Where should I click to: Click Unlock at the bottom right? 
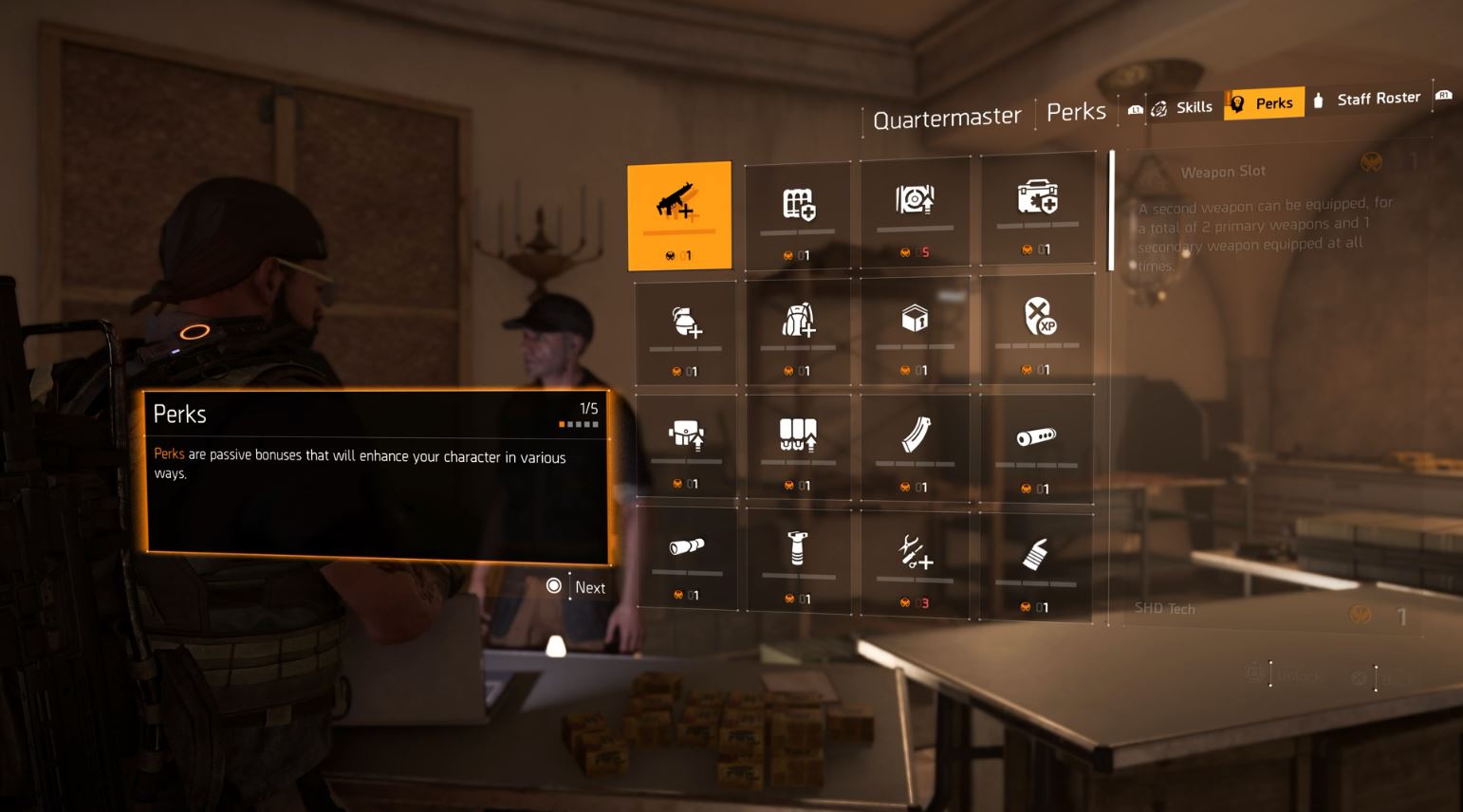[x=1298, y=675]
